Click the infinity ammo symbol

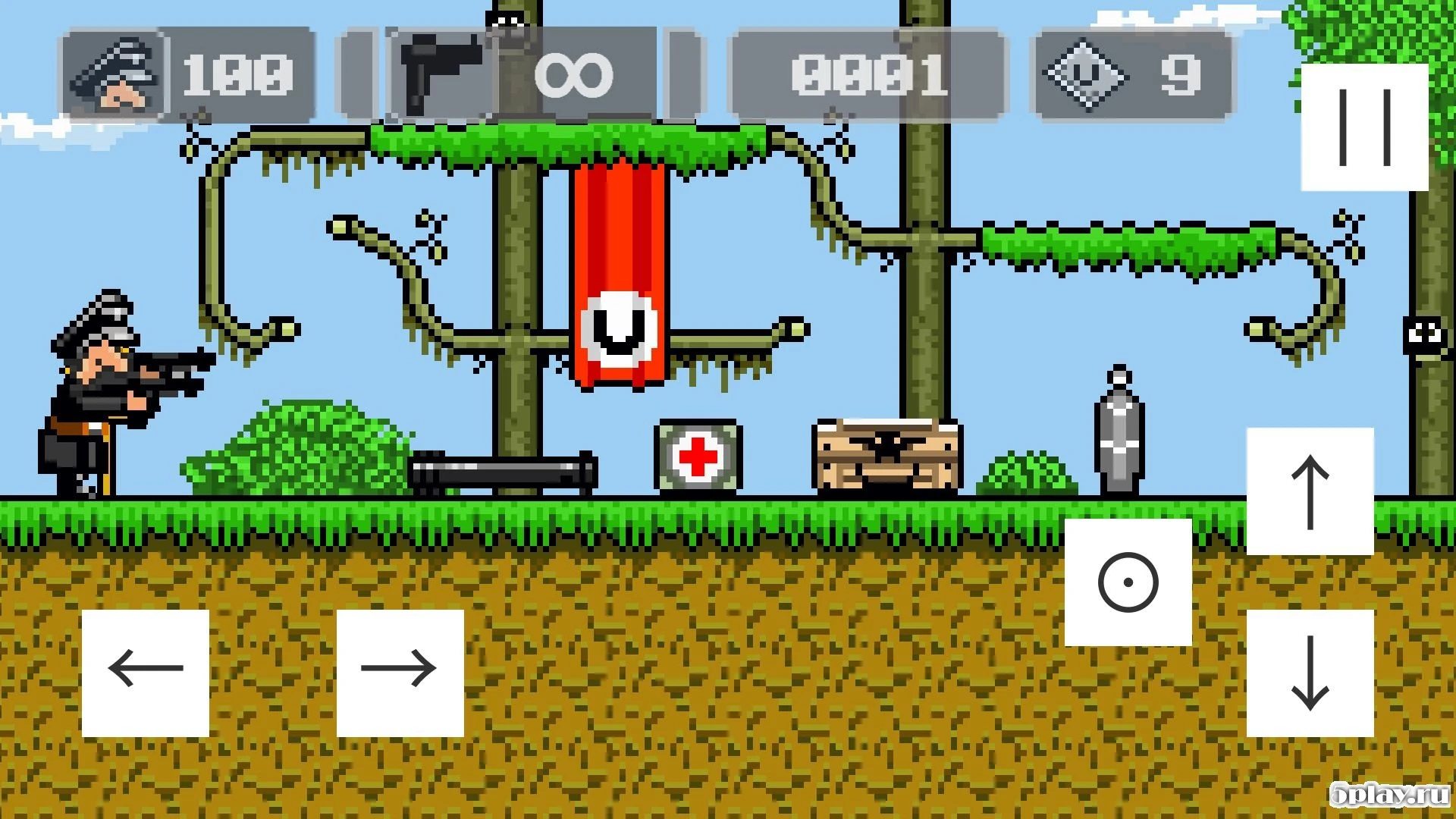click(x=576, y=74)
